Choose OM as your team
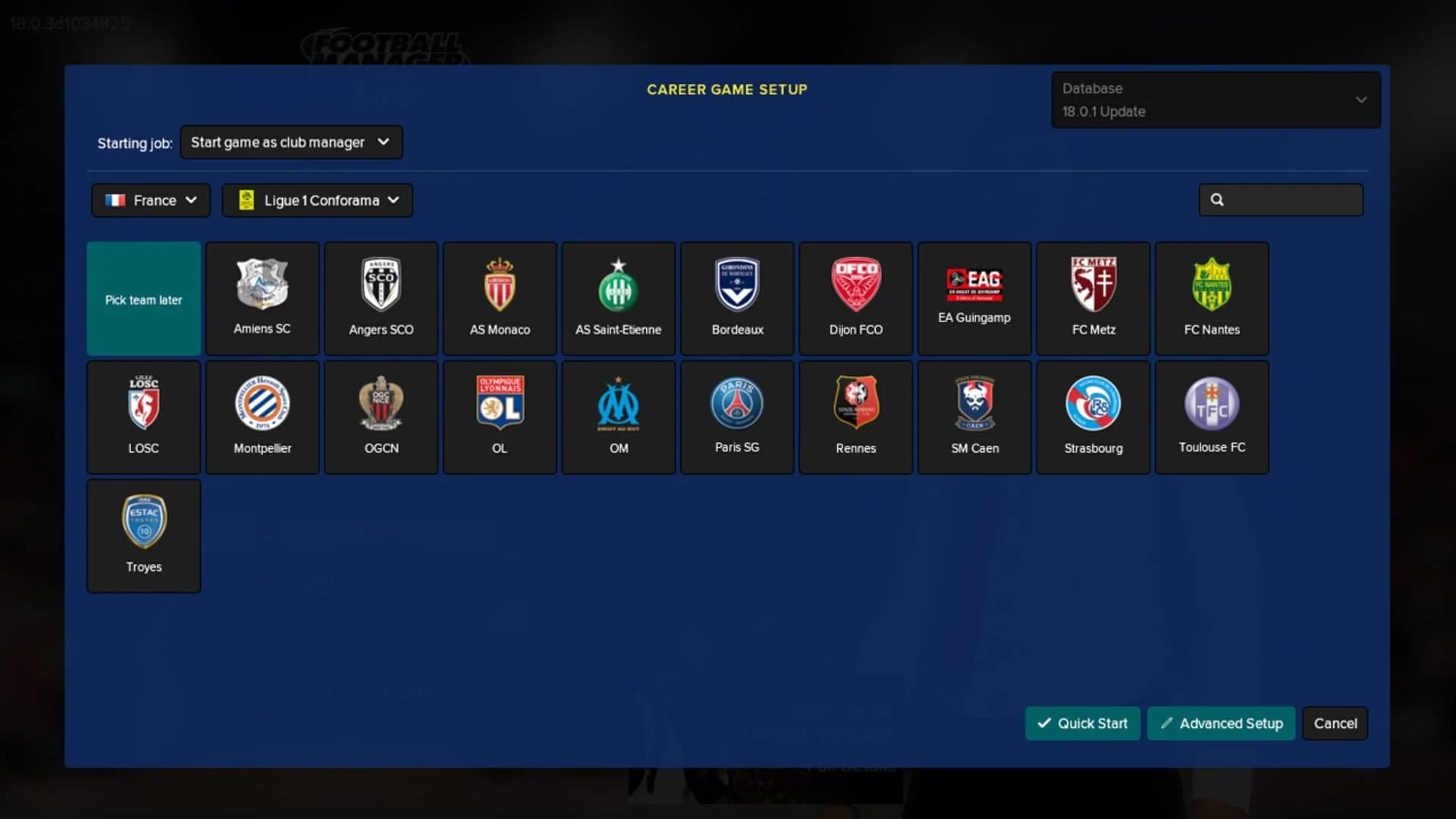Viewport: 1456px width, 819px height. (x=618, y=416)
